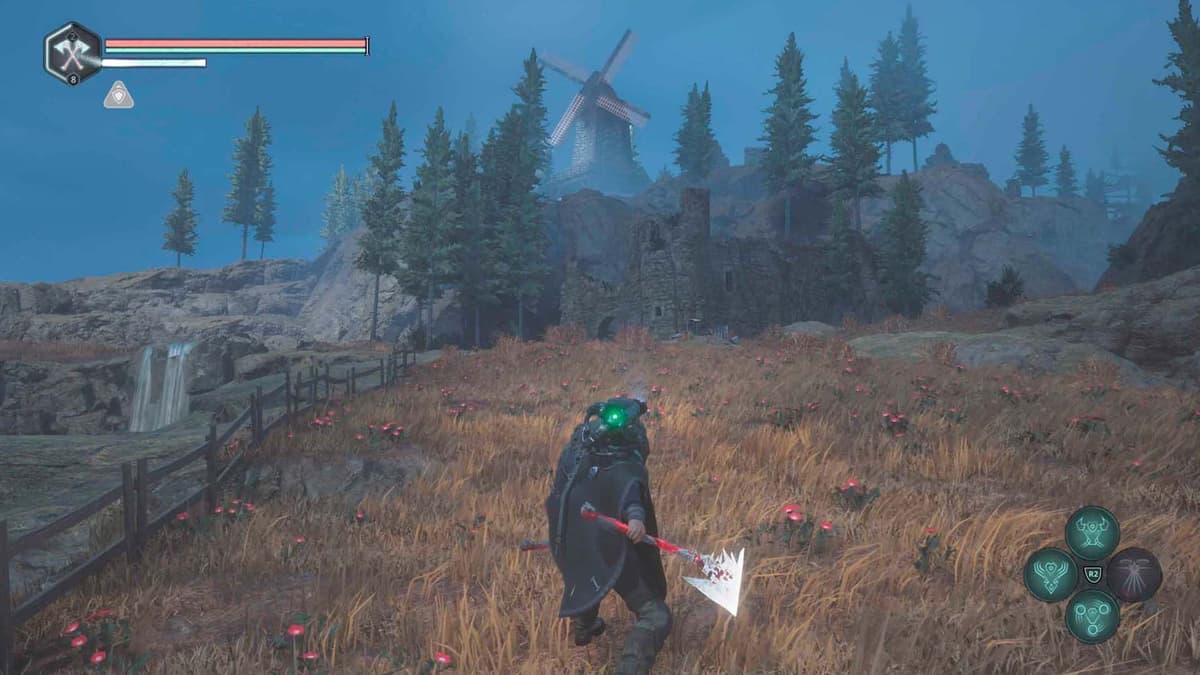Trigger the winged crest ability on the left
The height and width of the screenshot is (675, 1200).
coord(1051,575)
